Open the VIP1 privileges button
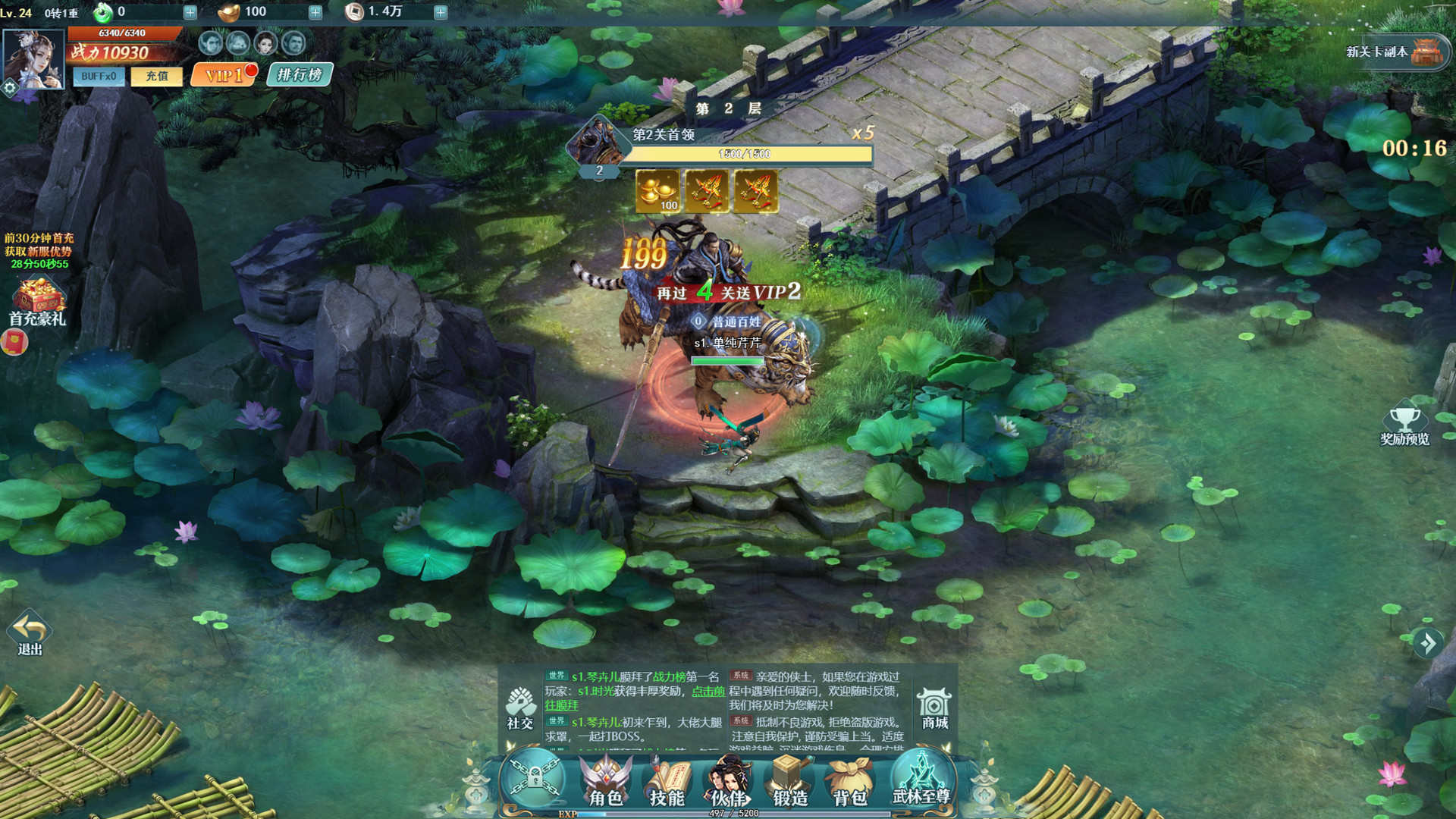This screenshot has height=819, width=1456. click(224, 75)
